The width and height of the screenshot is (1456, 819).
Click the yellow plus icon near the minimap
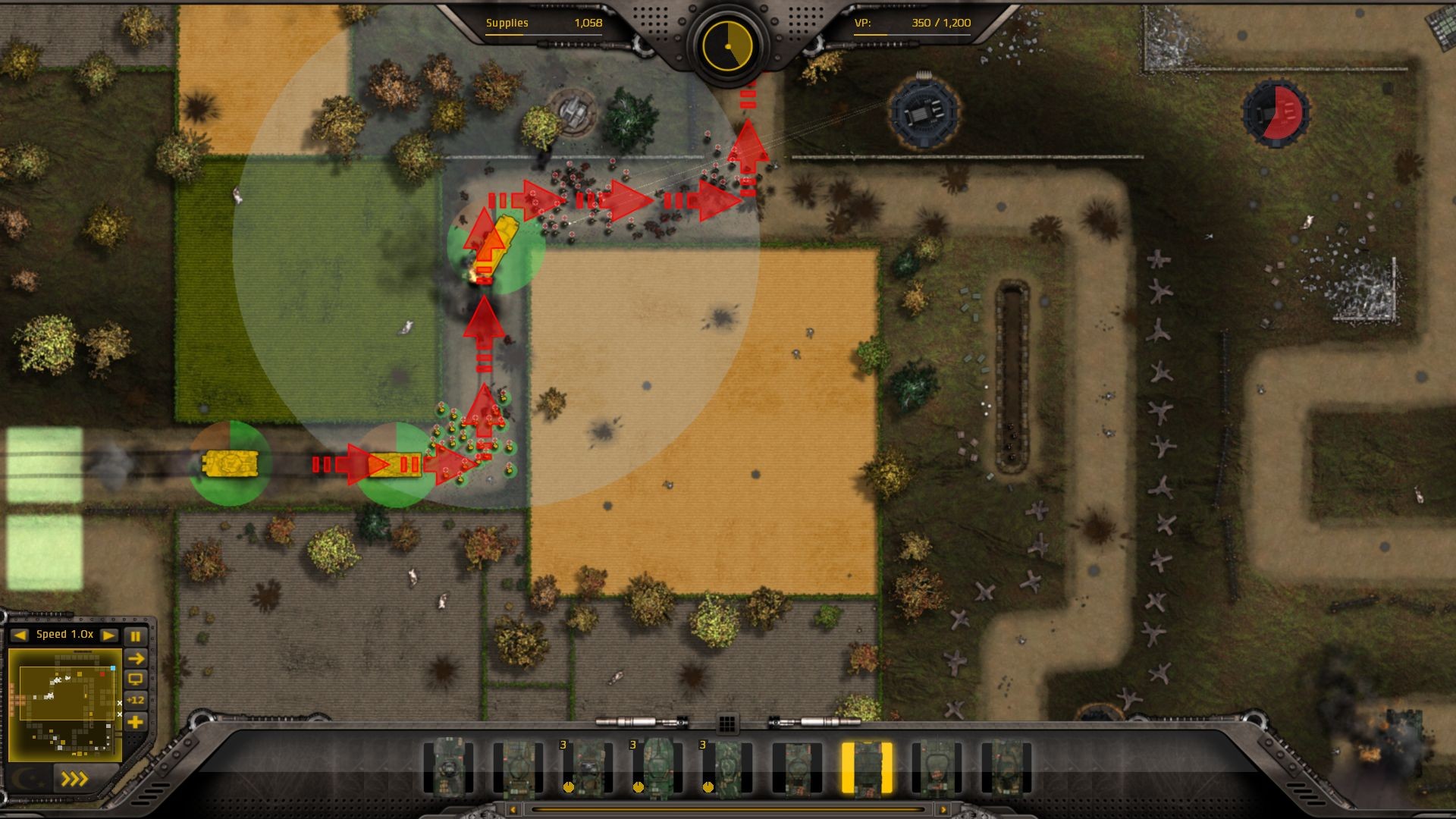pos(136,721)
